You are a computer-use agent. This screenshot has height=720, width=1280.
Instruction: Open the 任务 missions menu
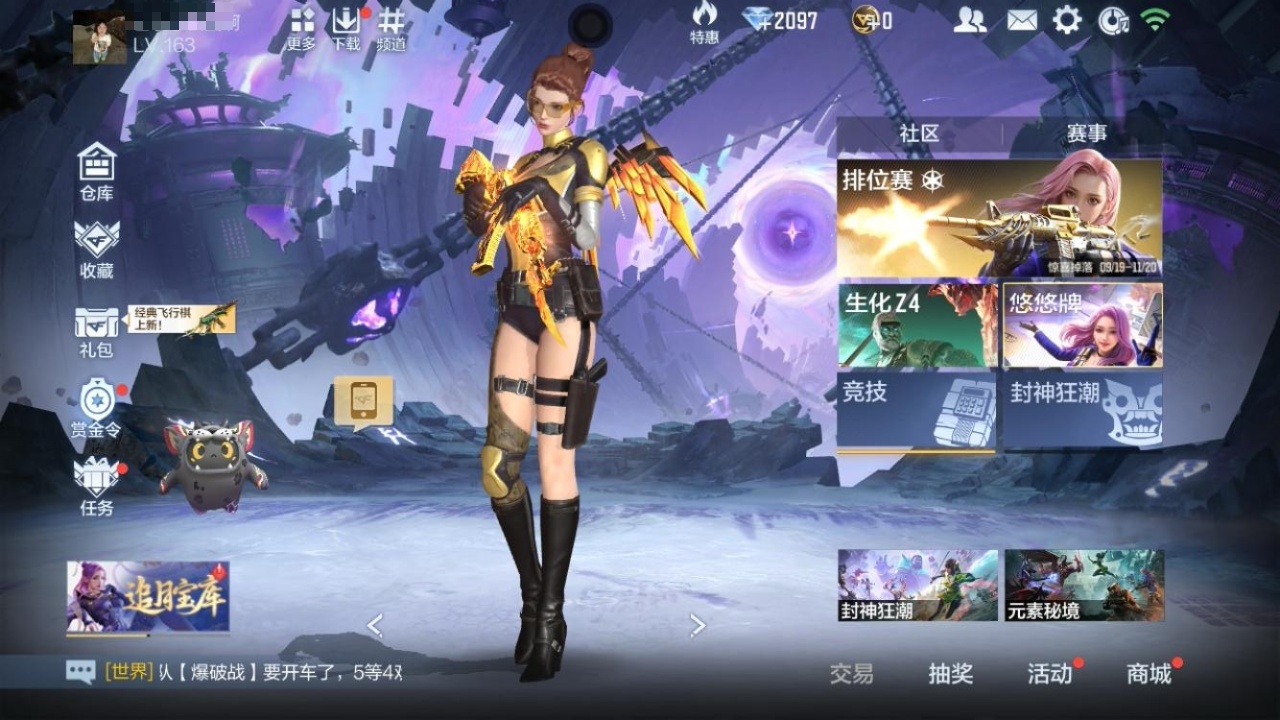[x=97, y=486]
